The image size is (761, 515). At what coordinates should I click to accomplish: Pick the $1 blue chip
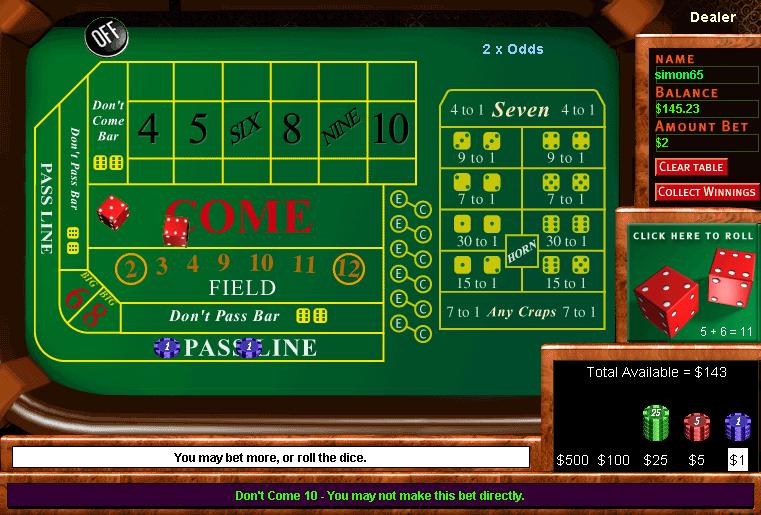pyautogui.click(x=737, y=428)
